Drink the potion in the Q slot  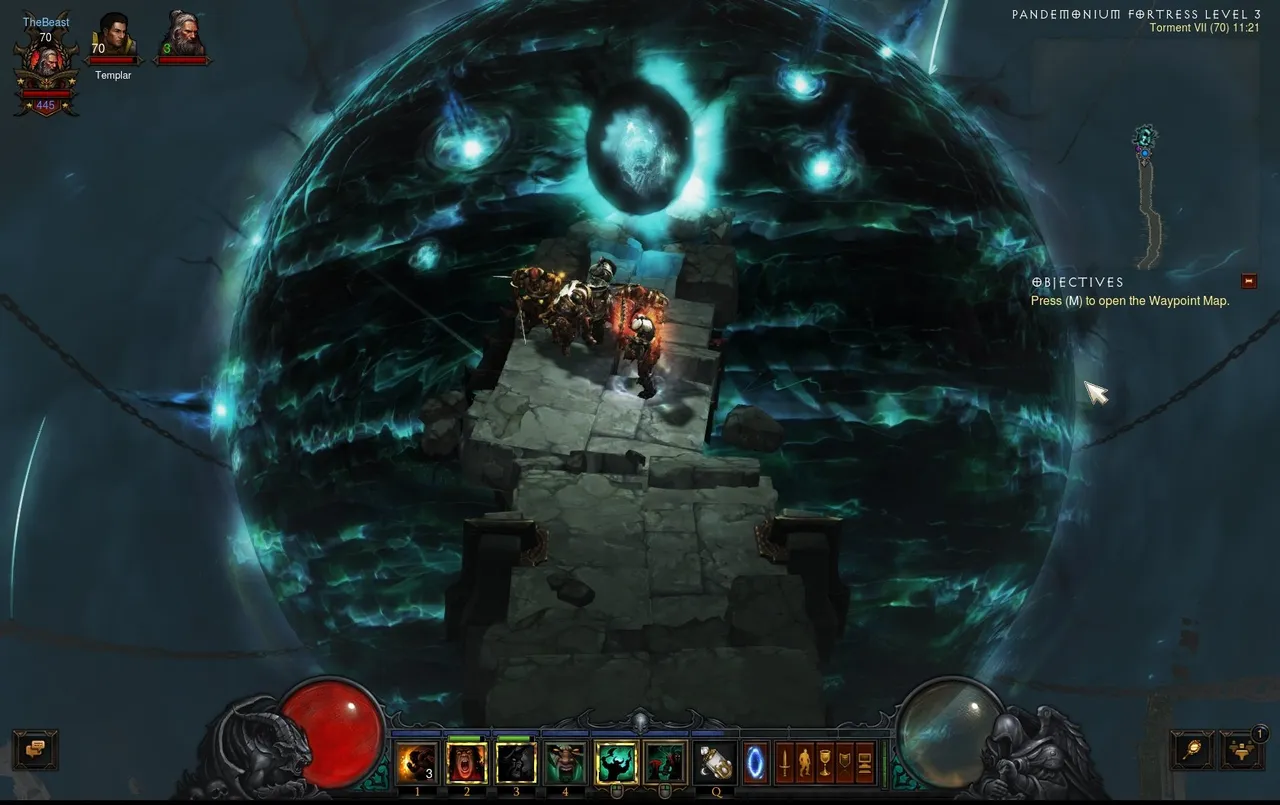click(715, 763)
